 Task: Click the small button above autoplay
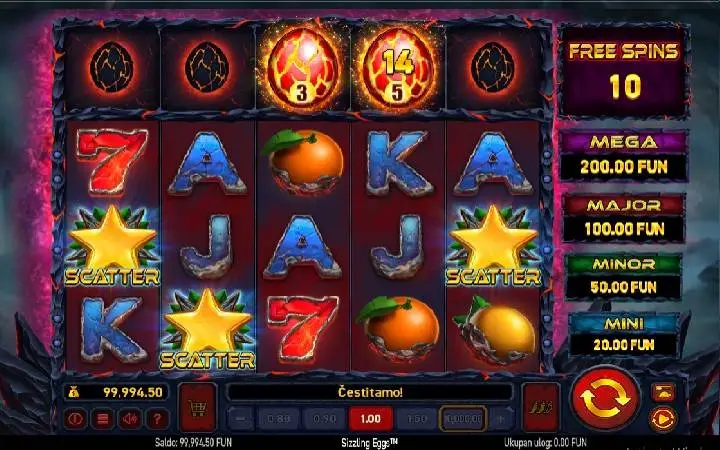[661, 392]
